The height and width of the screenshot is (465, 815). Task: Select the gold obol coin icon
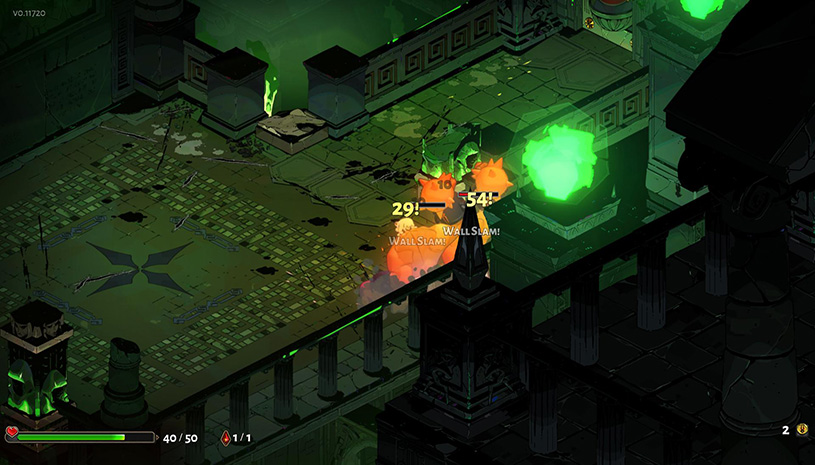point(801,429)
